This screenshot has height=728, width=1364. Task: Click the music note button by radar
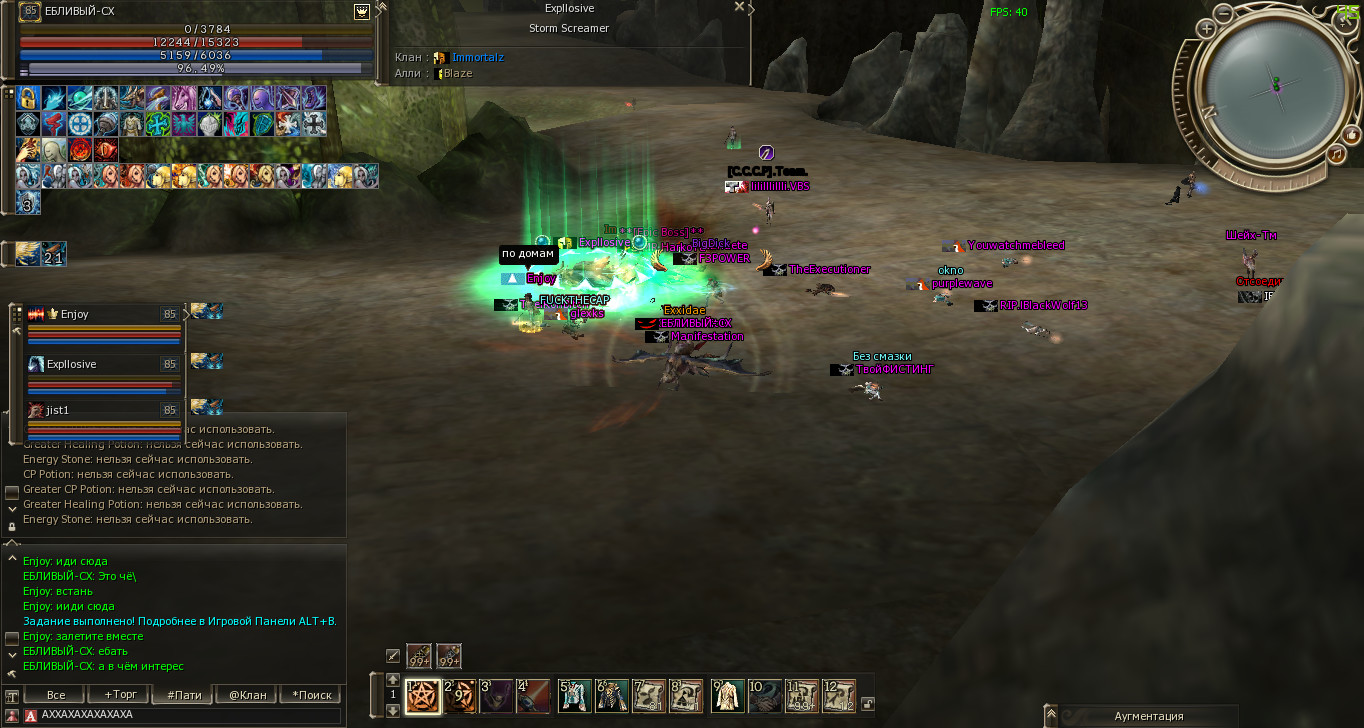(x=1336, y=153)
